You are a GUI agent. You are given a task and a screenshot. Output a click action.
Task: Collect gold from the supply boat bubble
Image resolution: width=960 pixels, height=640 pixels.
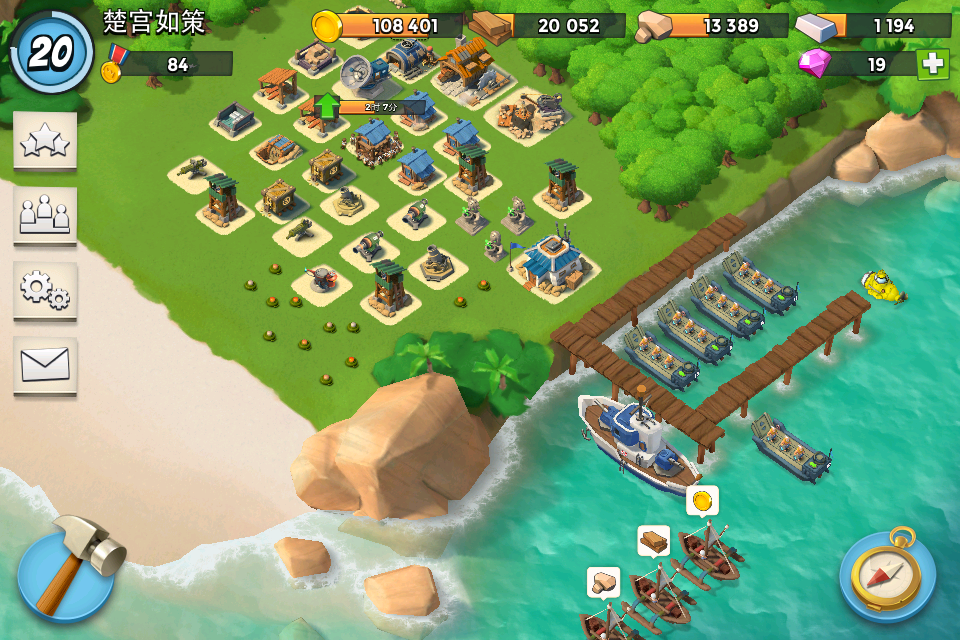point(703,500)
